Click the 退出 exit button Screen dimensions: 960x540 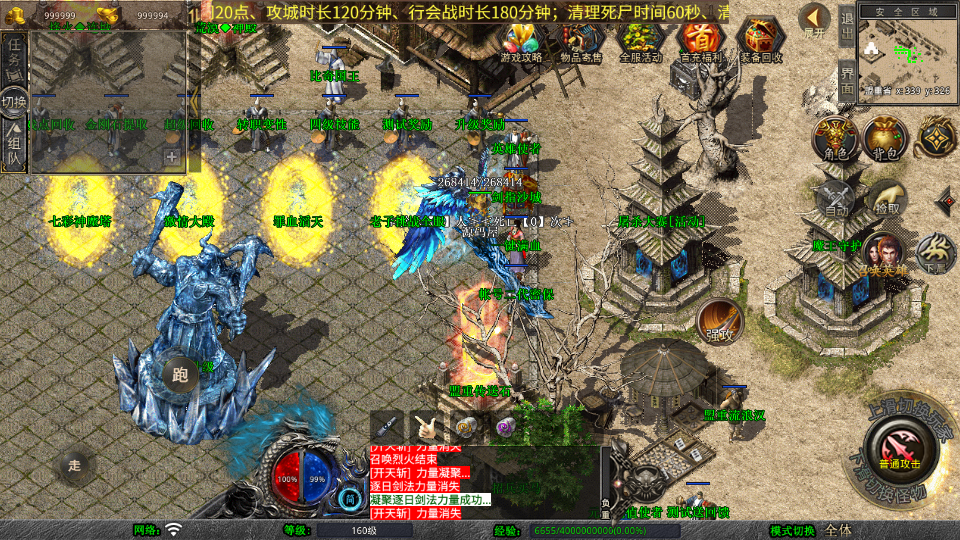click(847, 26)
